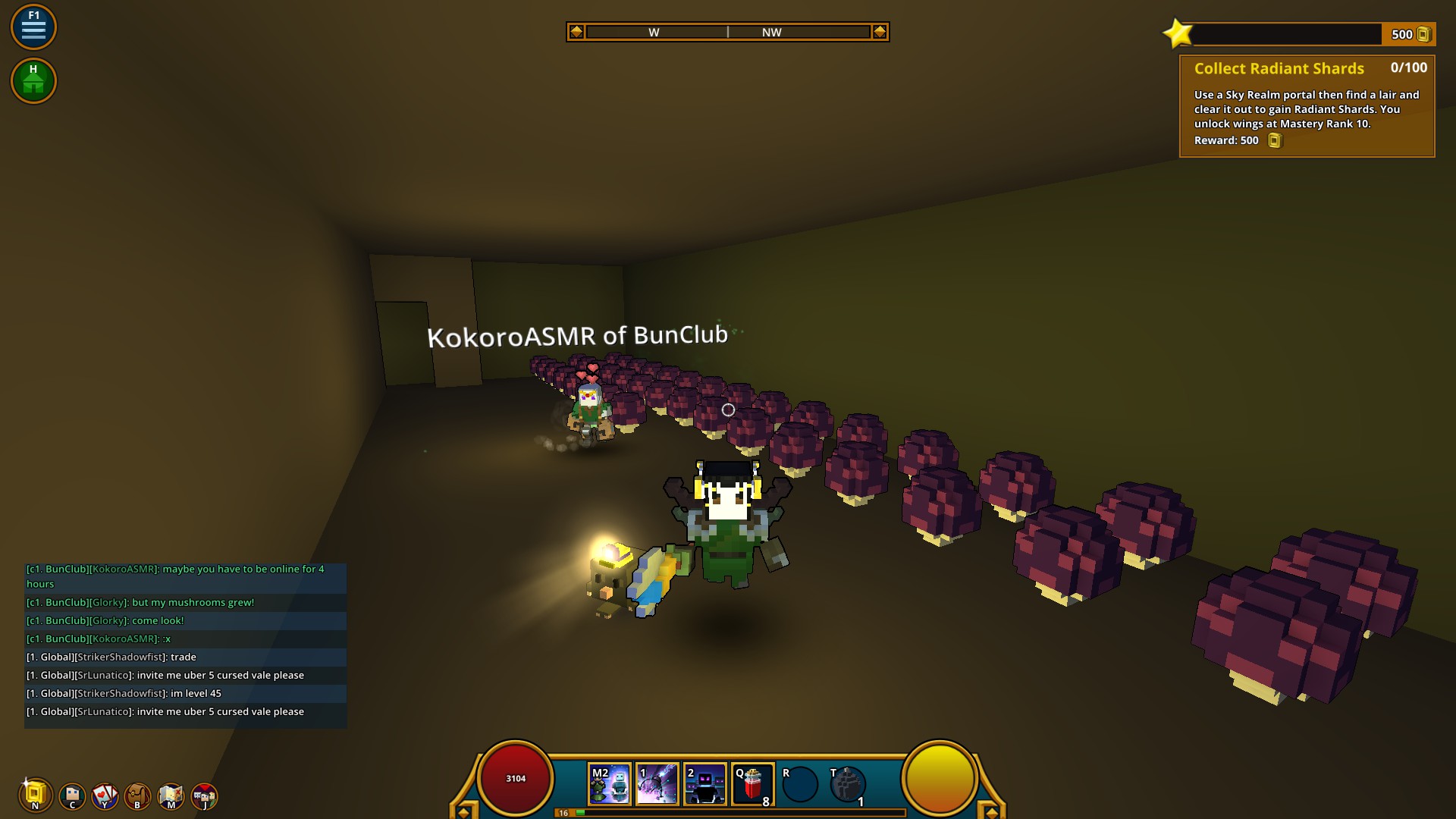Open the backpack inventory icon
The height and width of the screenshot is (819, 1456).
coord(138,795)
